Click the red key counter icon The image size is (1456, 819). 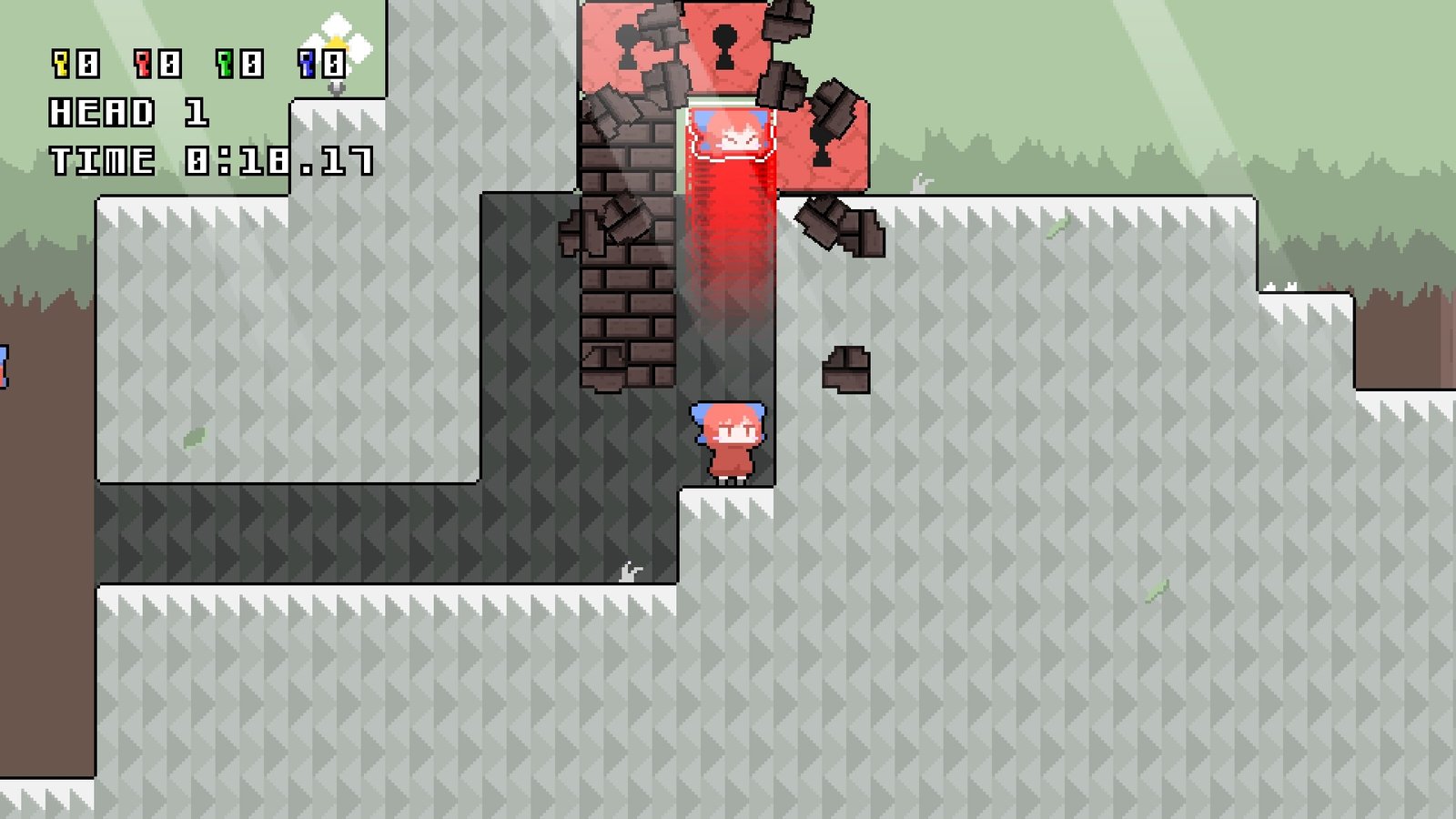click(141, 62)
